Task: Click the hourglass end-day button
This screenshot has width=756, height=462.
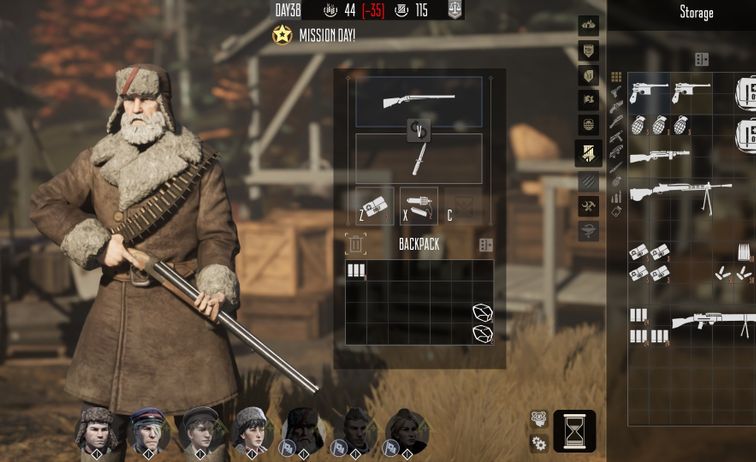Action: [574, 431]
